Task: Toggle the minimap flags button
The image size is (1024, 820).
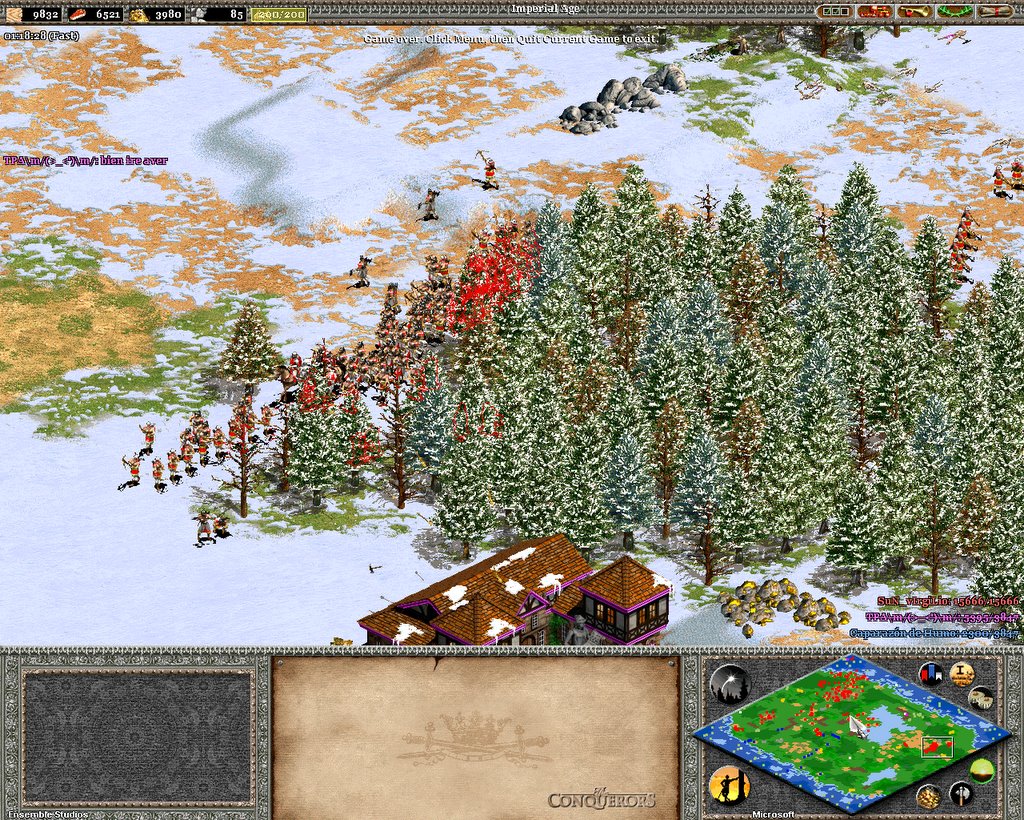Action: [933, 674]
